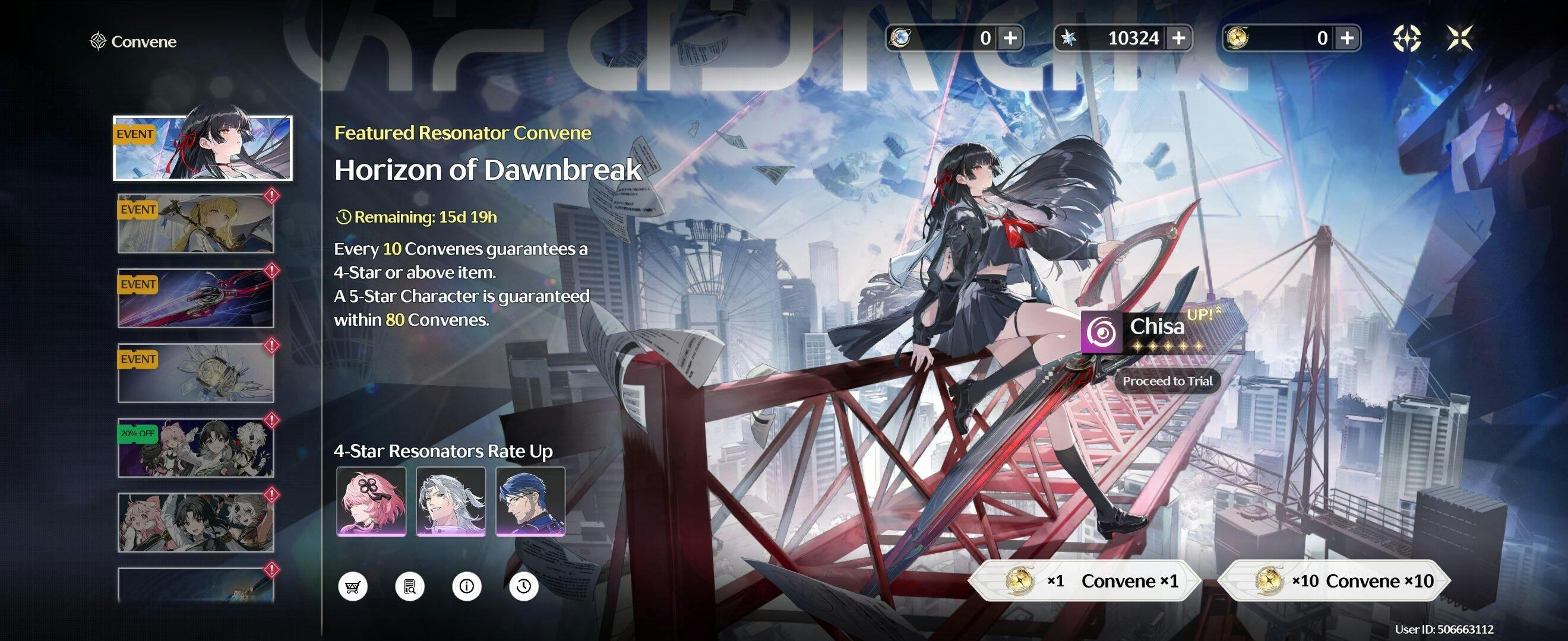Image resolution: width=1568 pixels, height=641 pixels.
Task: Close the Convene screen
Action: coord(1460,39)
